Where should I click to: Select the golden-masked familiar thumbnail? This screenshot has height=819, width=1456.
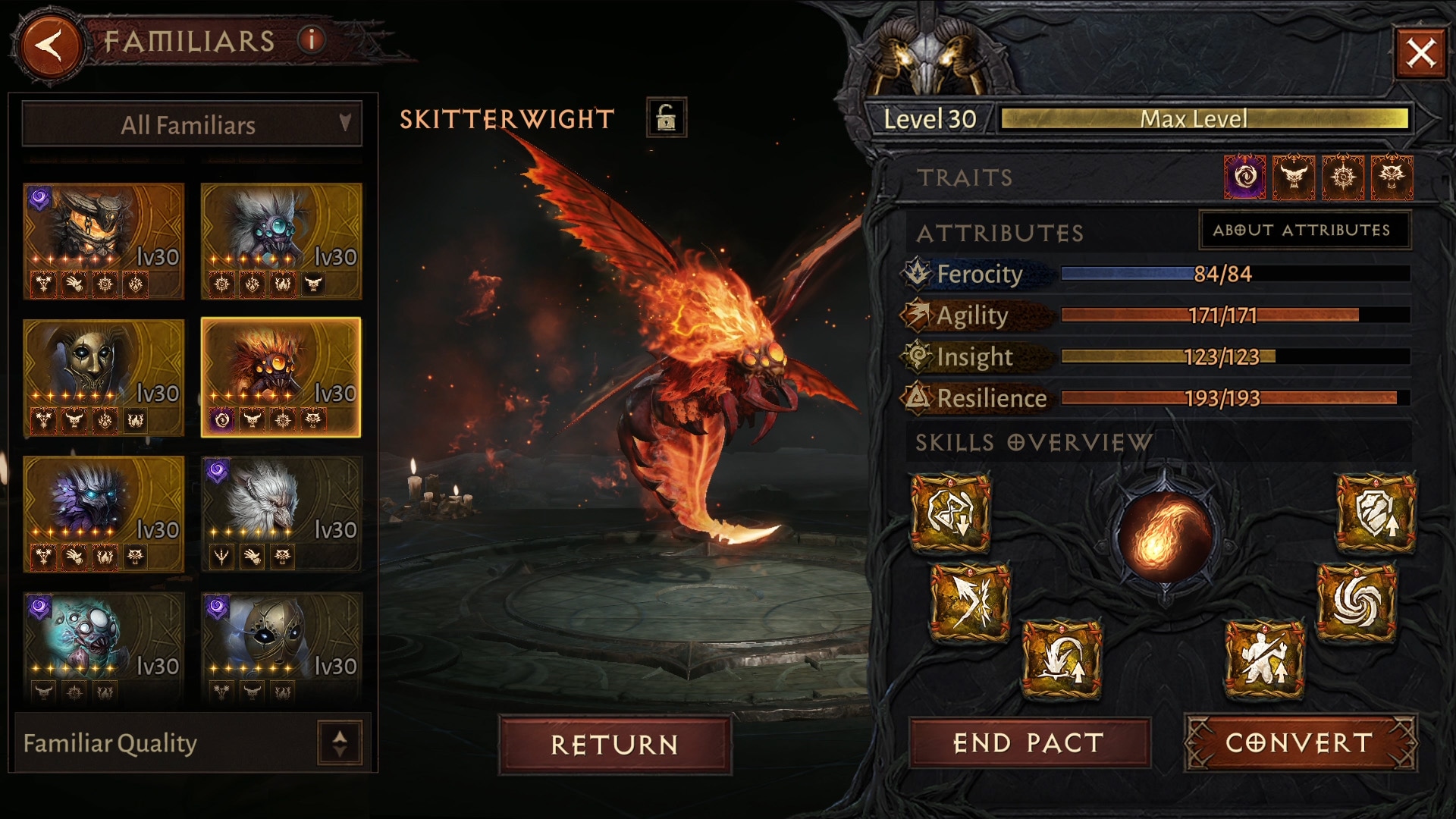104,377
